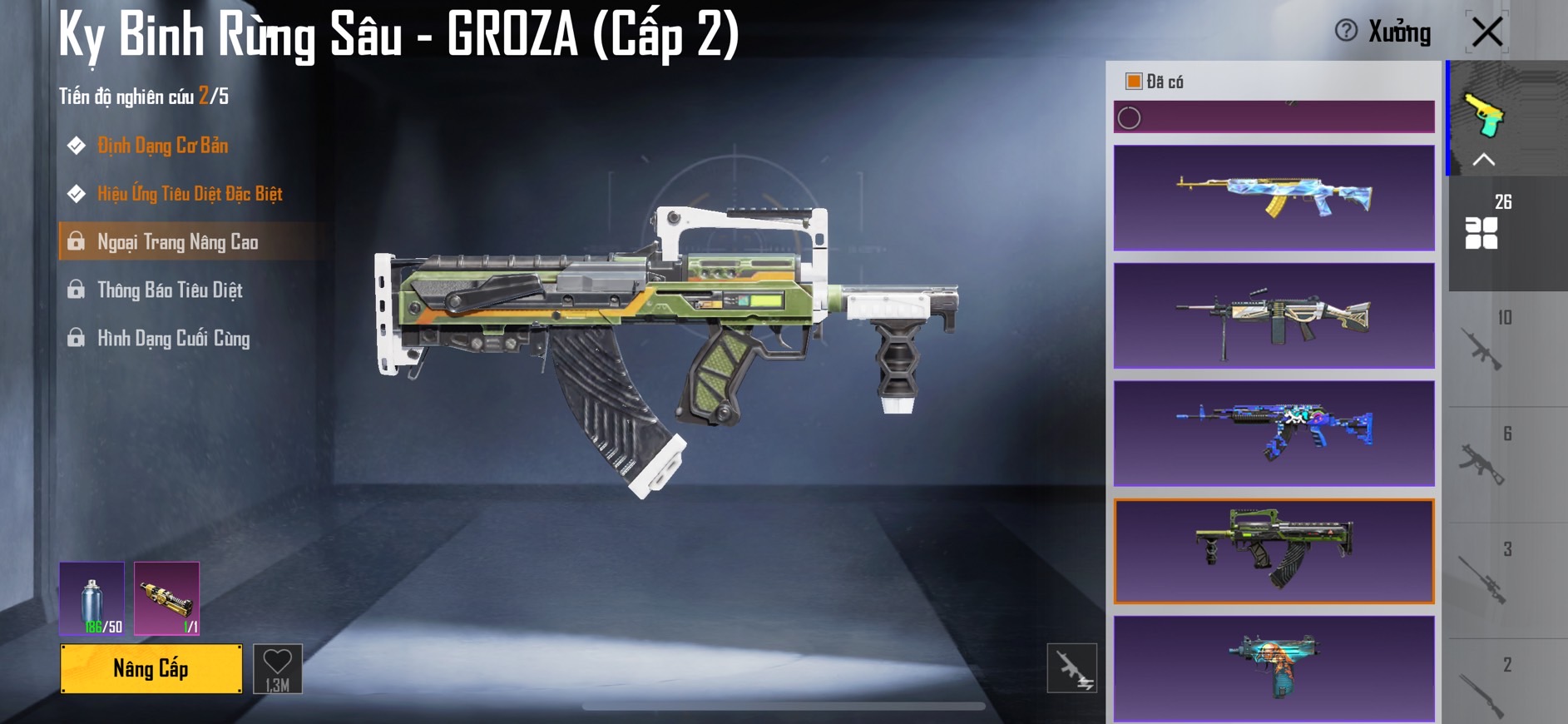Select Định Dạng Cơ Bản research stage
1568x724 pixels.
tap(162, 146)
